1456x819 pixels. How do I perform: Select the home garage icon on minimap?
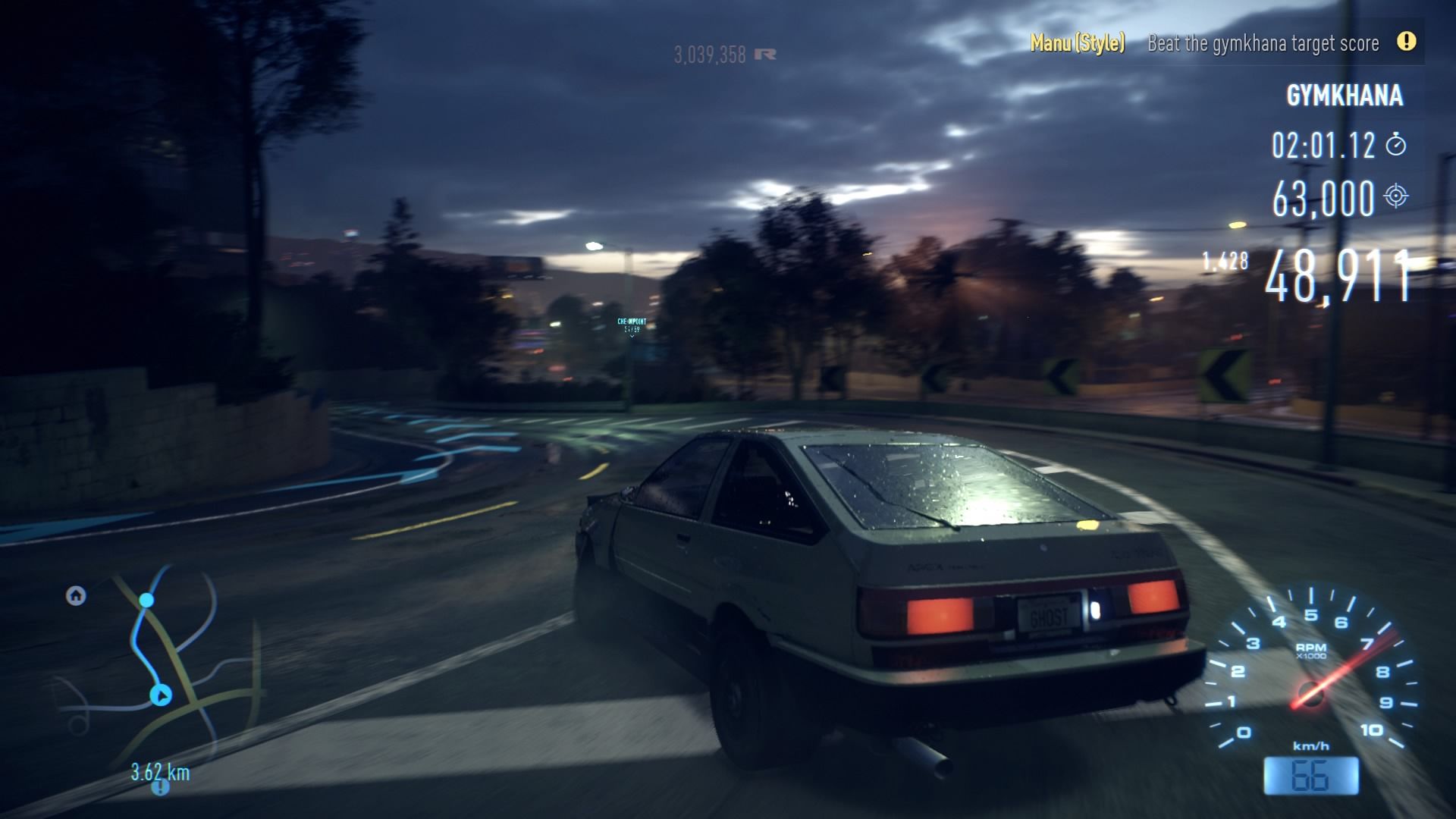tap(76, 596)
